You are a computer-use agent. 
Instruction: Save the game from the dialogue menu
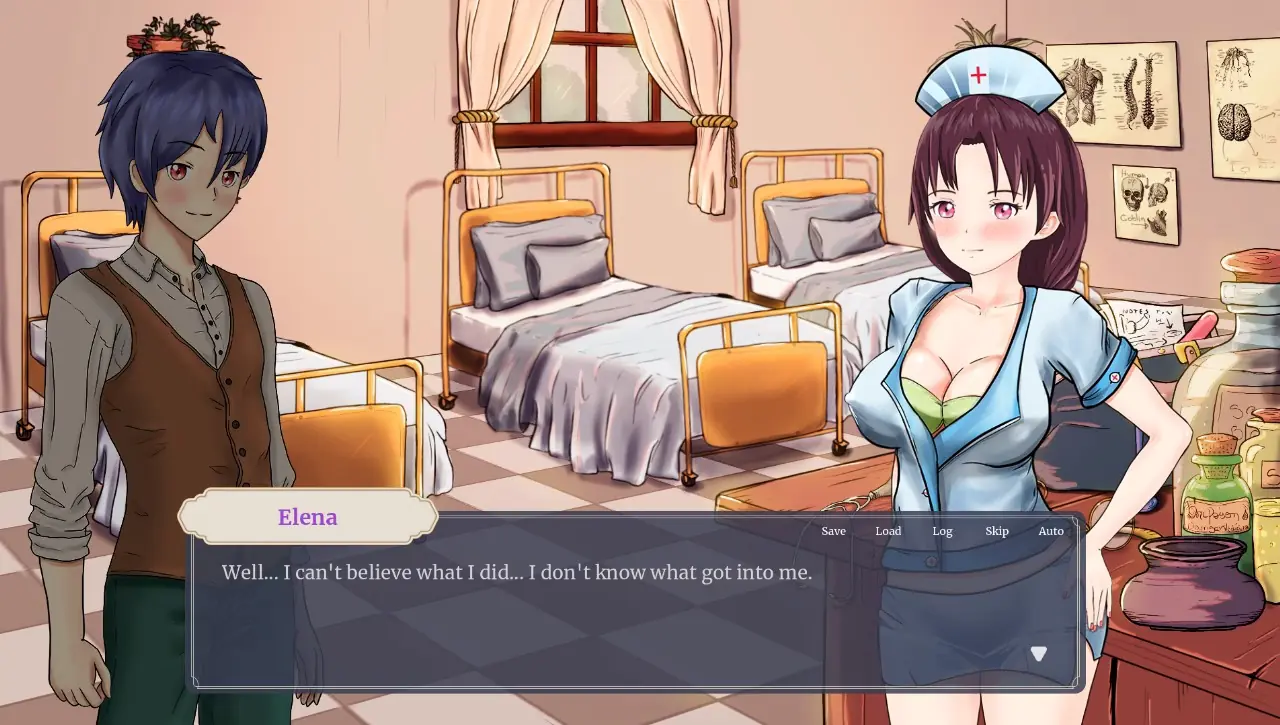(x=833, y=531)
